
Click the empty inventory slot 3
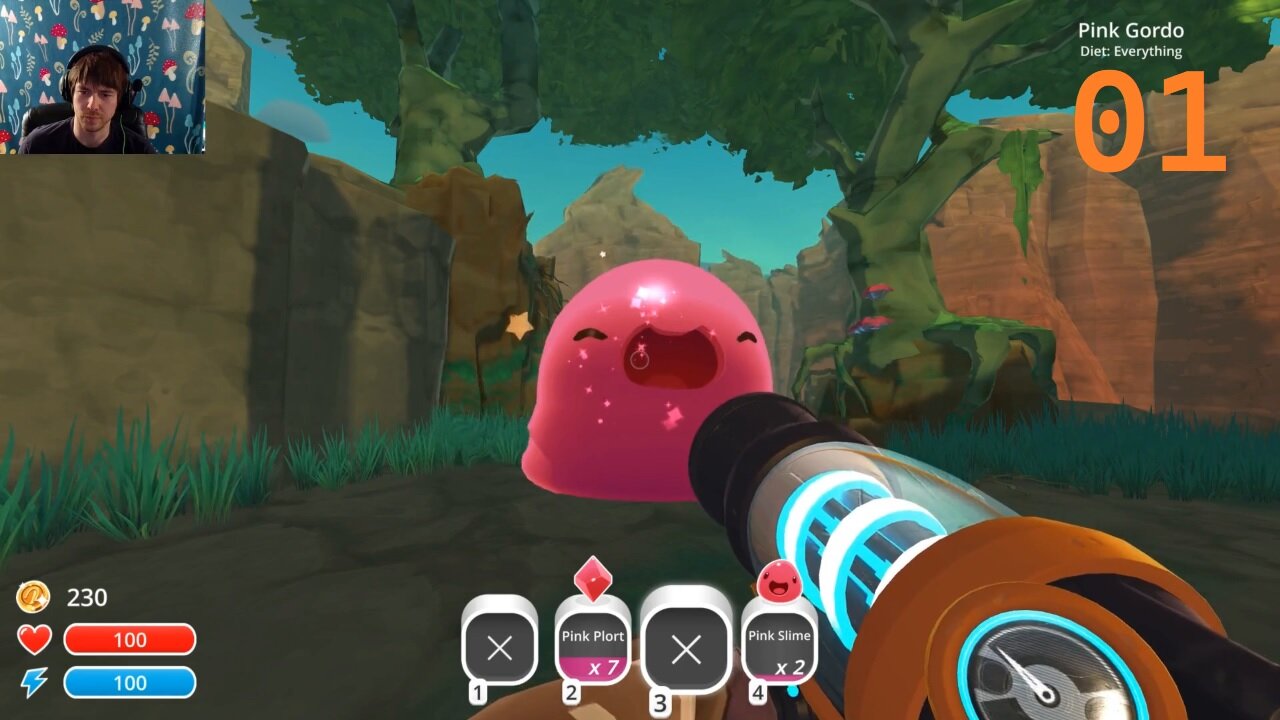686,650
